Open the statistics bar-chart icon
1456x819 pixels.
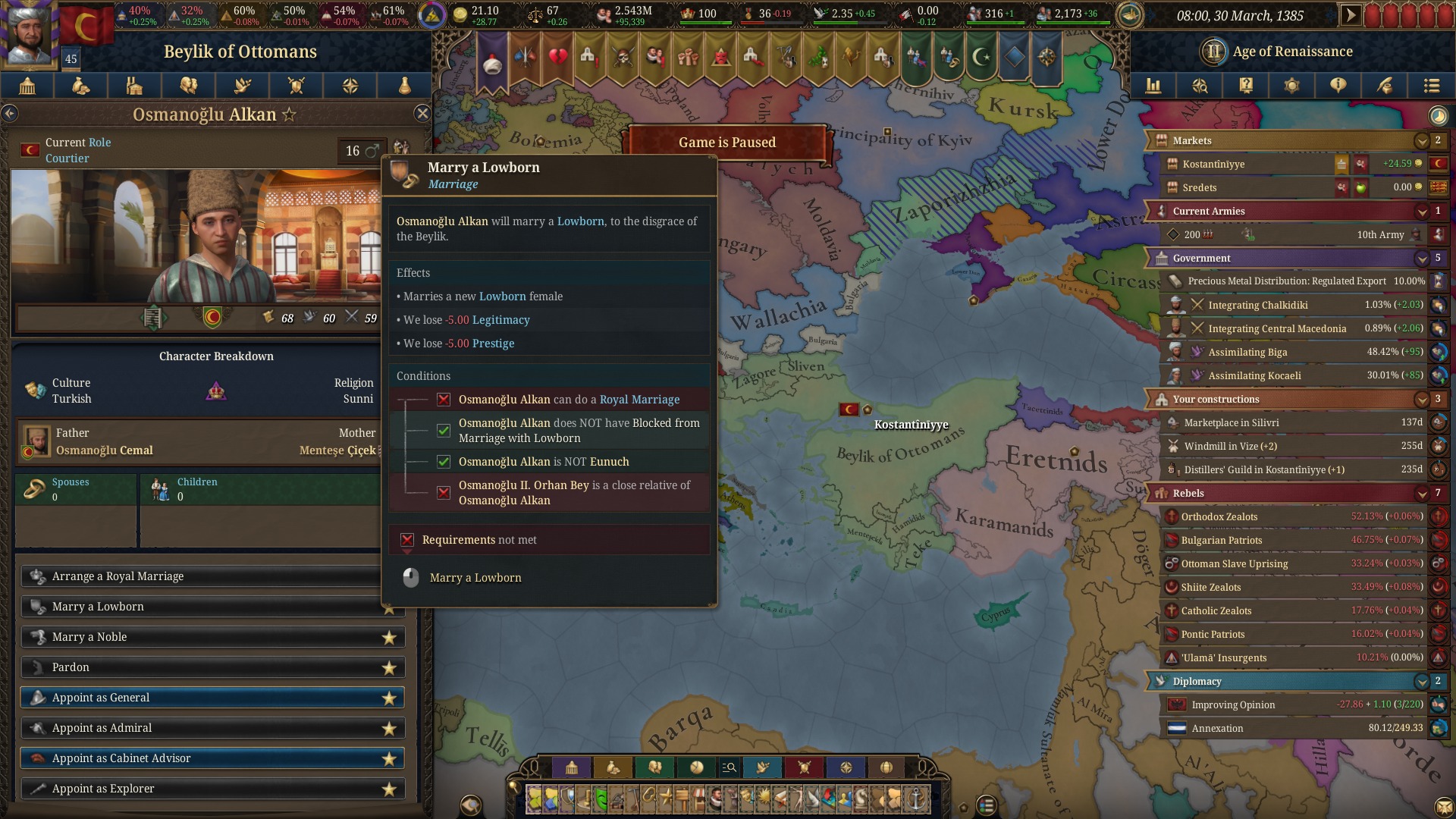point(1153,86)
